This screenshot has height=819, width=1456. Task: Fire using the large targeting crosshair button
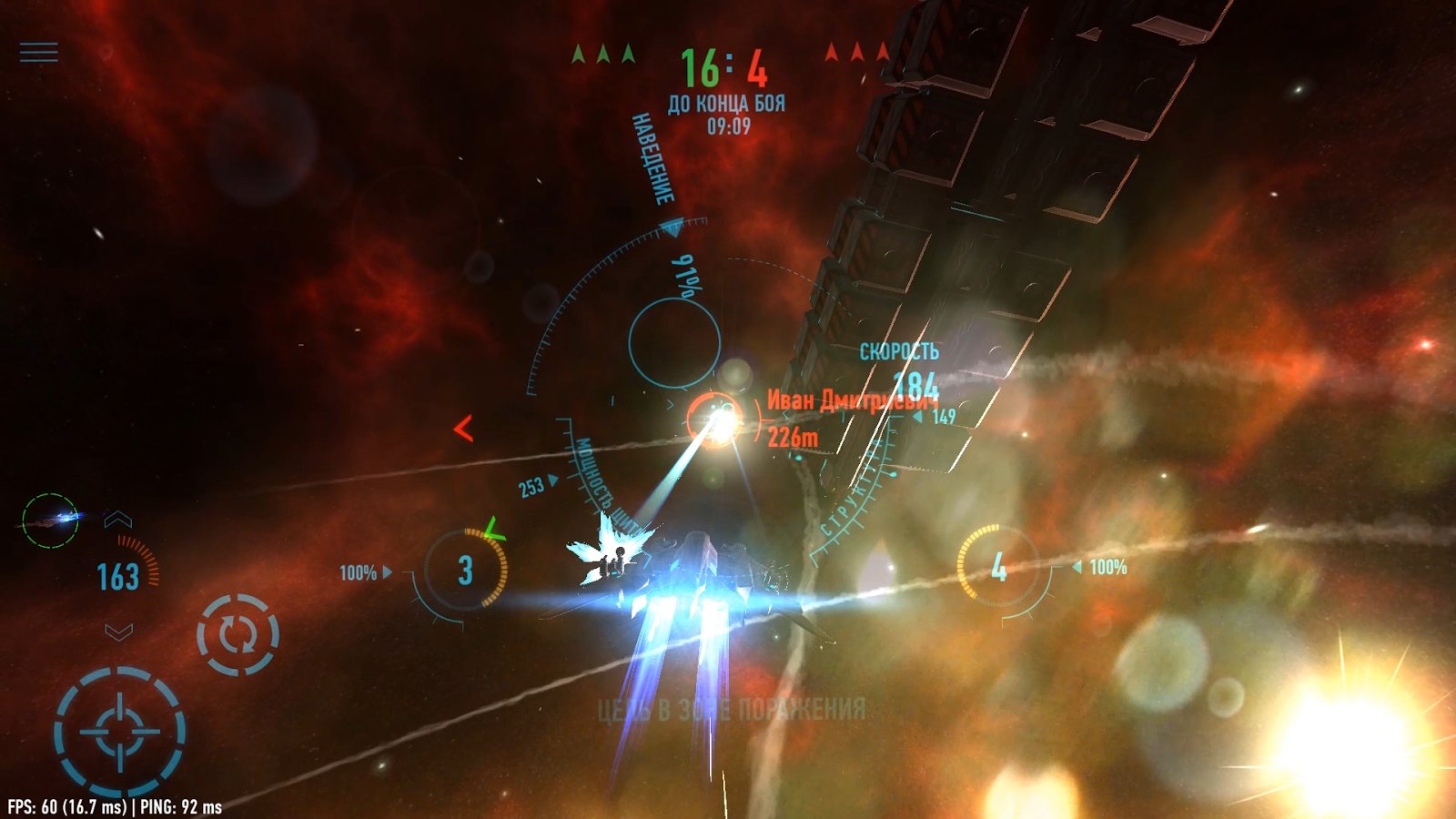click(x=118, y=725)
